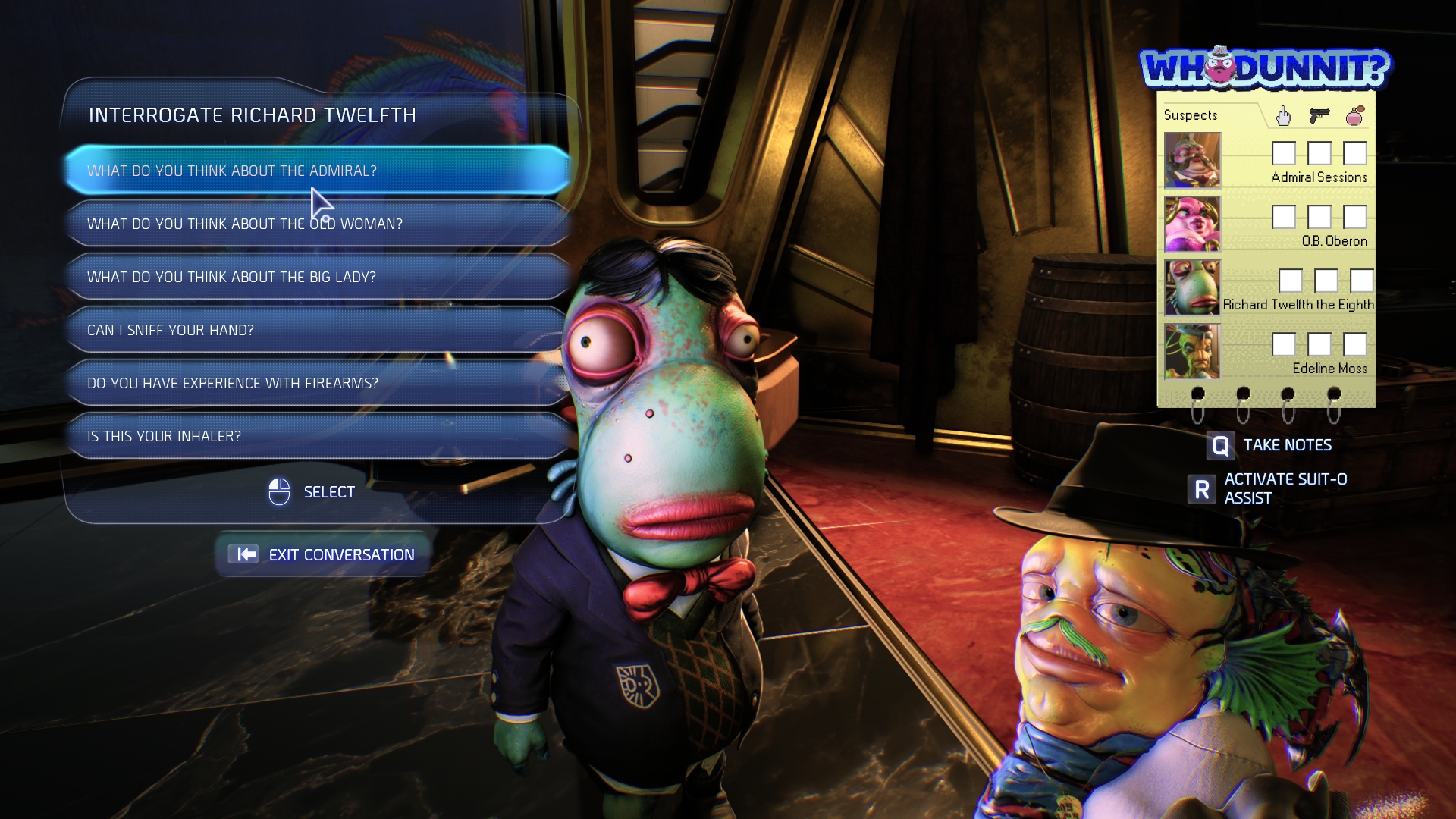Choose Edeline Moss suspect portrait
Screen dimensions: 1456x819
[x=1192, y=351]
